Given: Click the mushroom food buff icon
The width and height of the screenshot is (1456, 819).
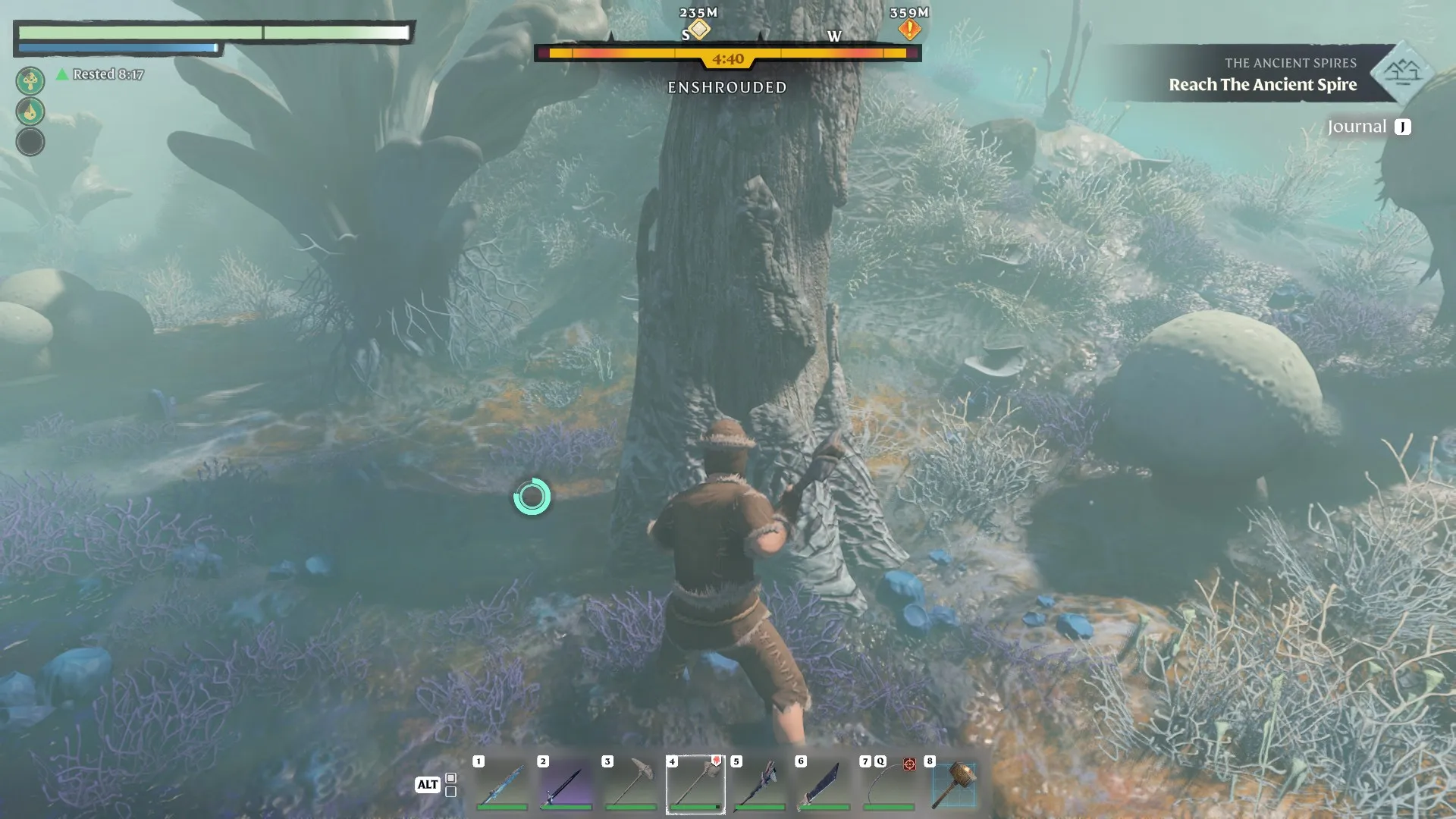Looking at the screenshot, I should coord(30,80).
